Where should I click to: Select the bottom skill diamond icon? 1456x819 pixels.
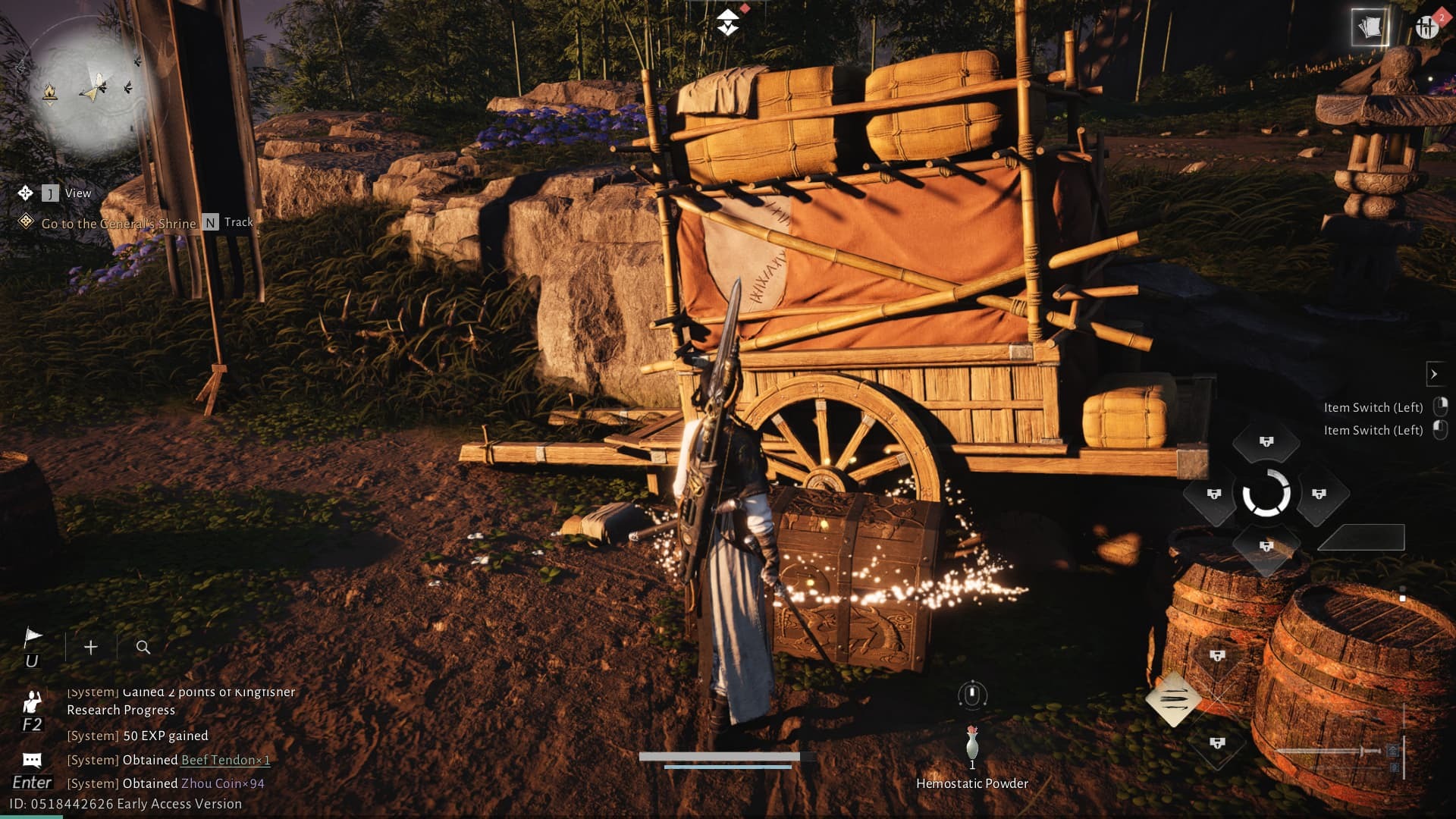point(1266,545)
